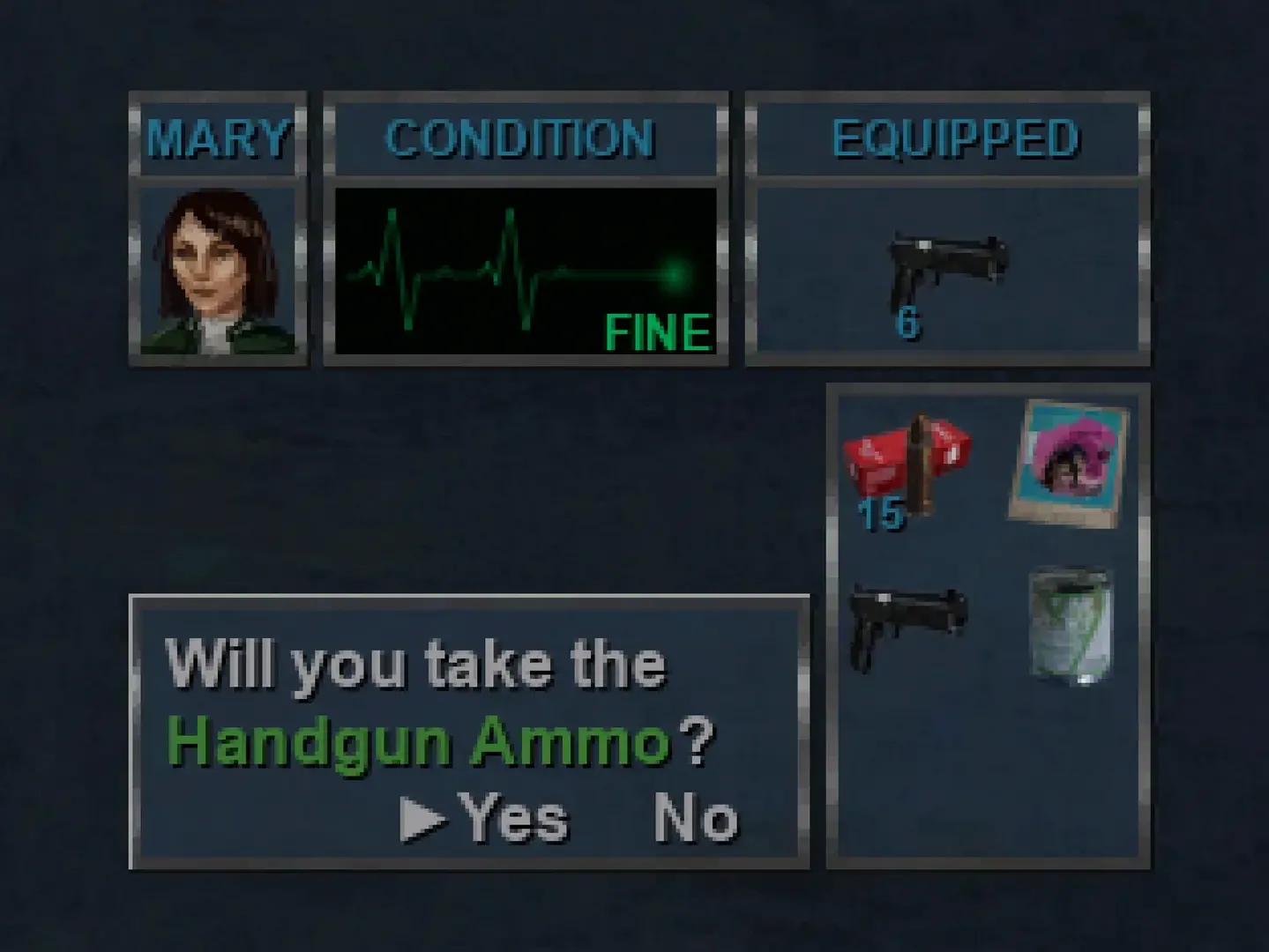Click the MARY name label
This screenshot has height=952, width=1269.
[x=217, y=138]
